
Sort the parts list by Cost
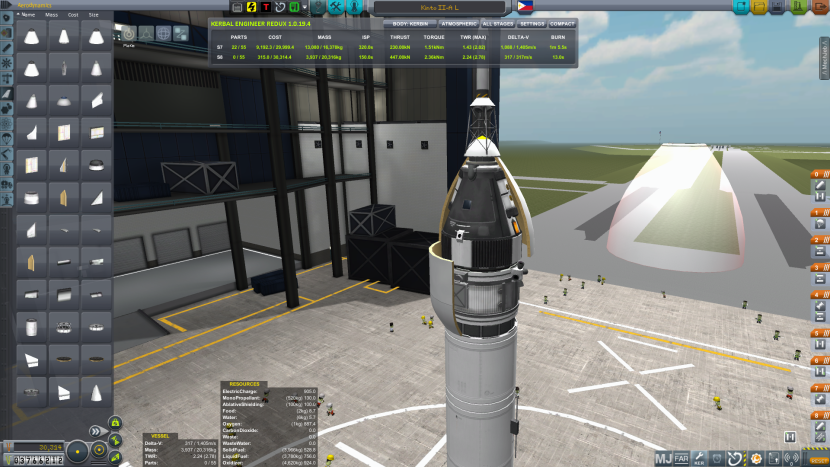point(72,15)
